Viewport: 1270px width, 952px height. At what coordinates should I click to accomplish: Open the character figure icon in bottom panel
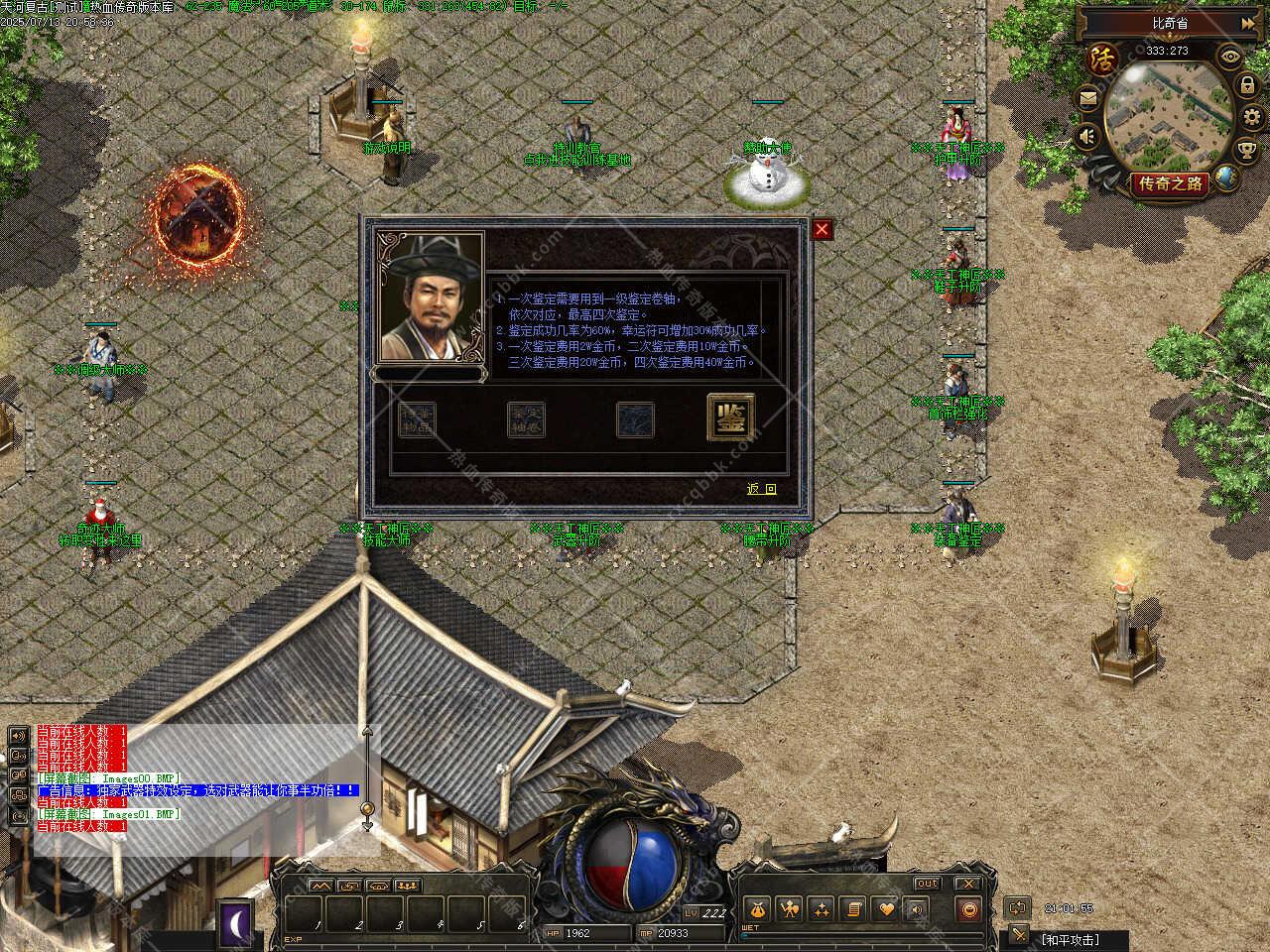[x=789, y=909]
